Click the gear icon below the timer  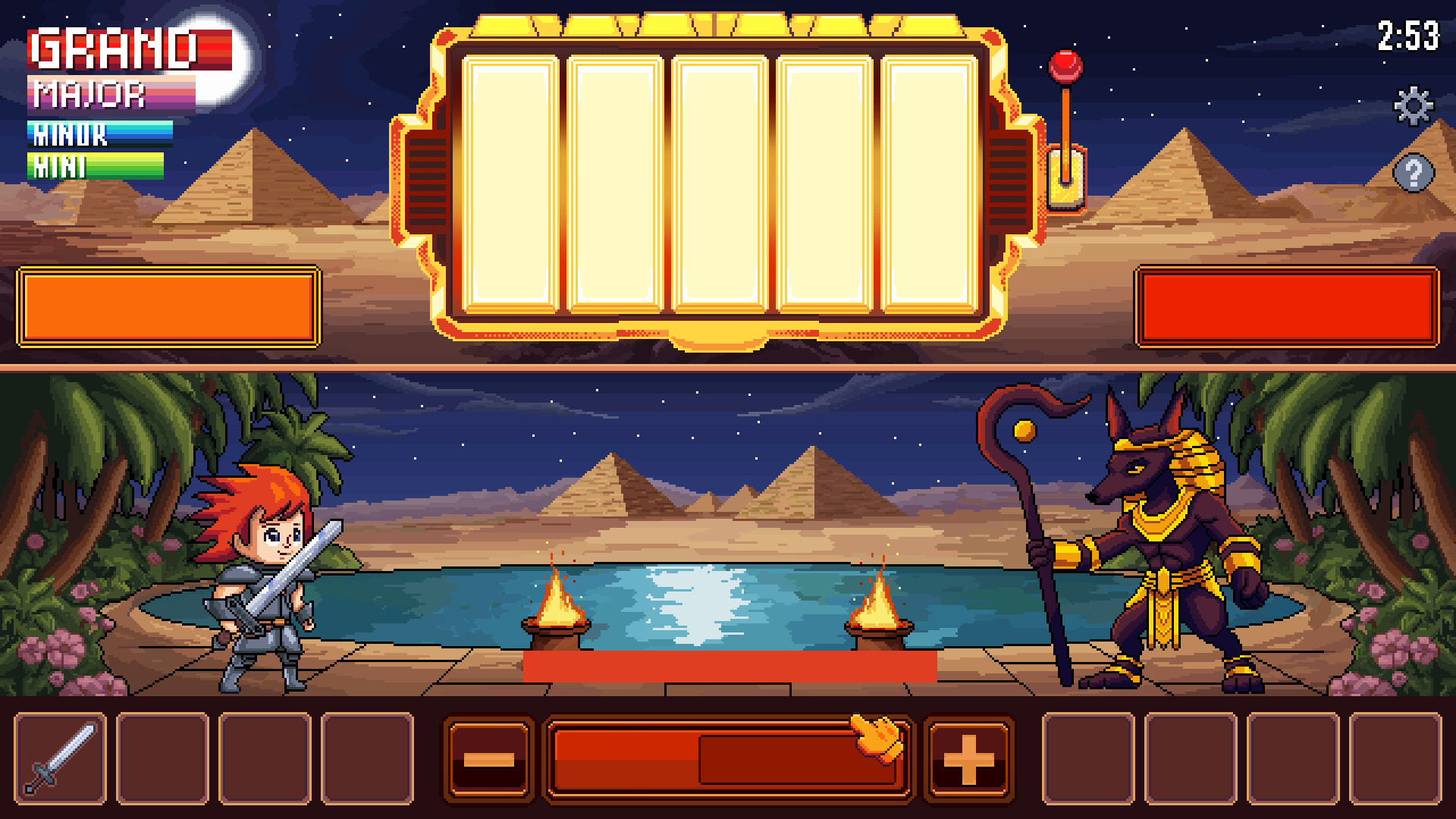pos(1414,106)
